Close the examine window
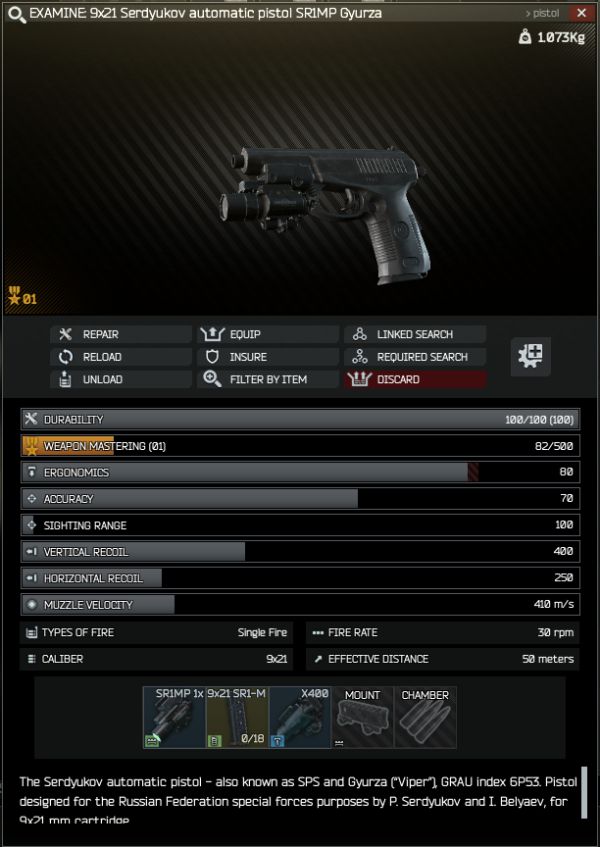This screenshot has width=600, height=847. 582,13
